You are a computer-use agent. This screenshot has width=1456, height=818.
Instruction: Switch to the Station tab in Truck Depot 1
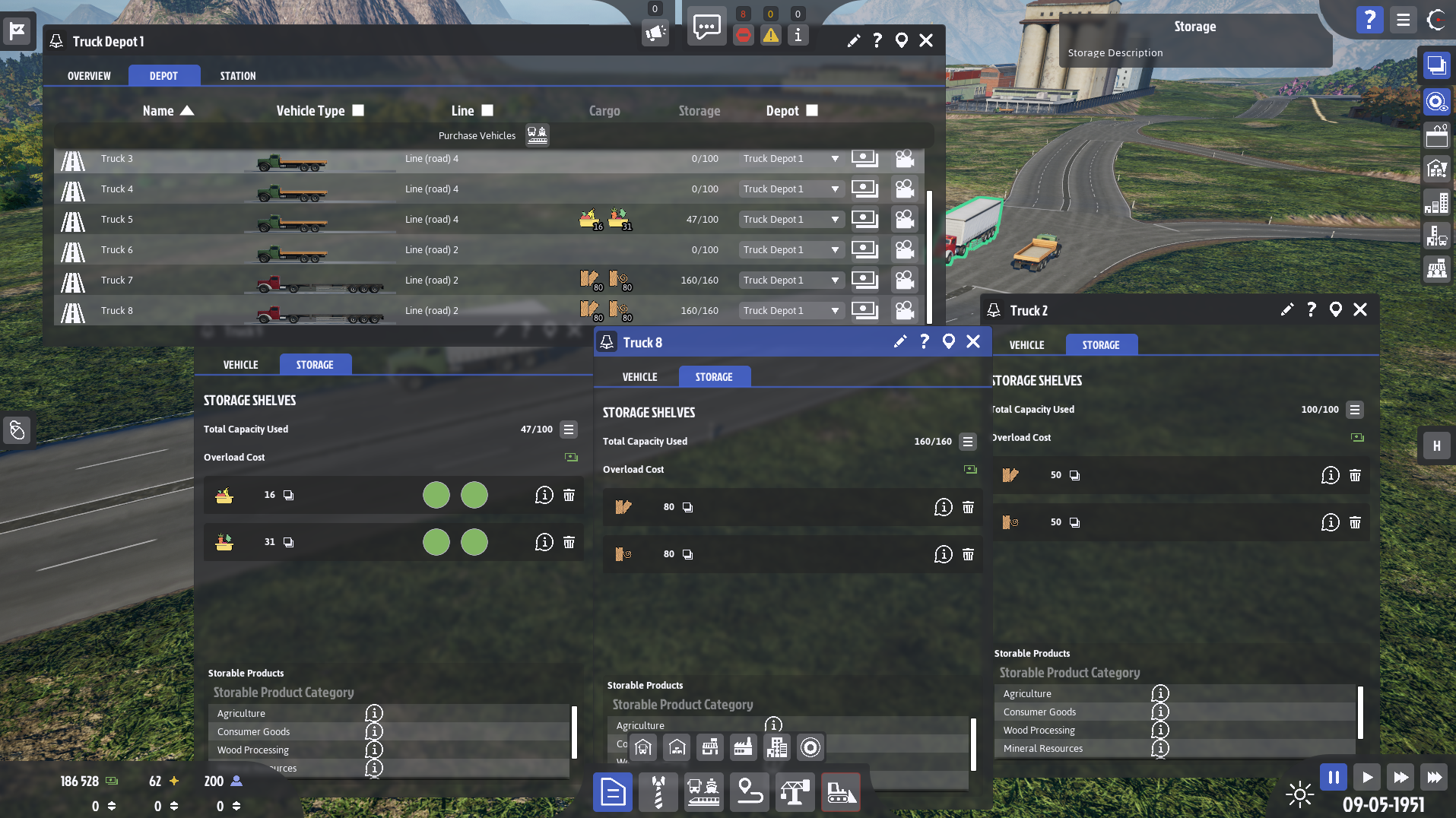236,75
